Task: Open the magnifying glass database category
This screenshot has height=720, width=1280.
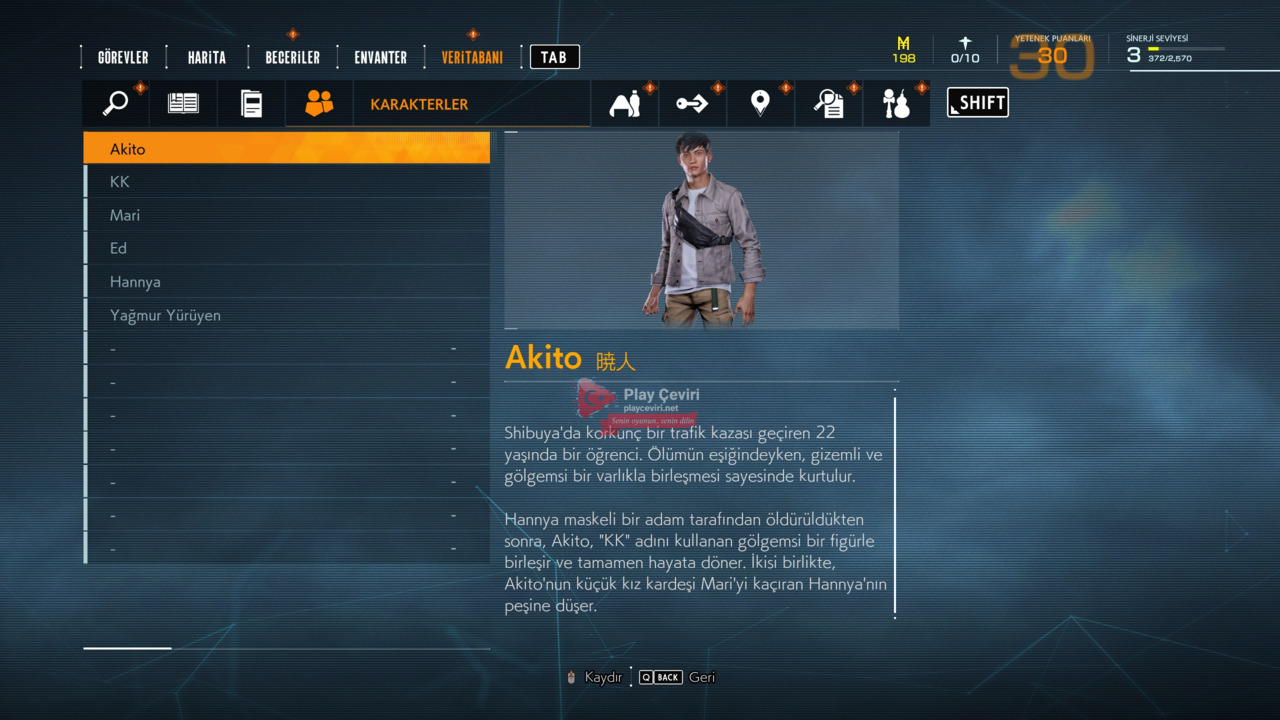Action: tap(116, 103)
